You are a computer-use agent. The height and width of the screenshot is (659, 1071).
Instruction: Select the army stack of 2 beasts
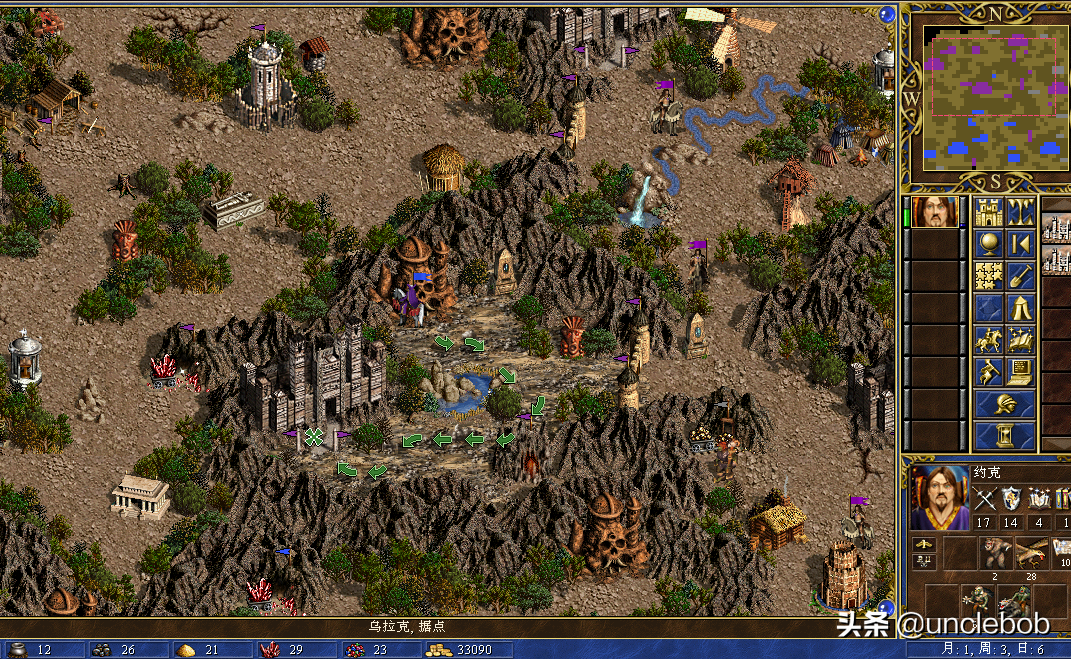click(x=994, y=553)
